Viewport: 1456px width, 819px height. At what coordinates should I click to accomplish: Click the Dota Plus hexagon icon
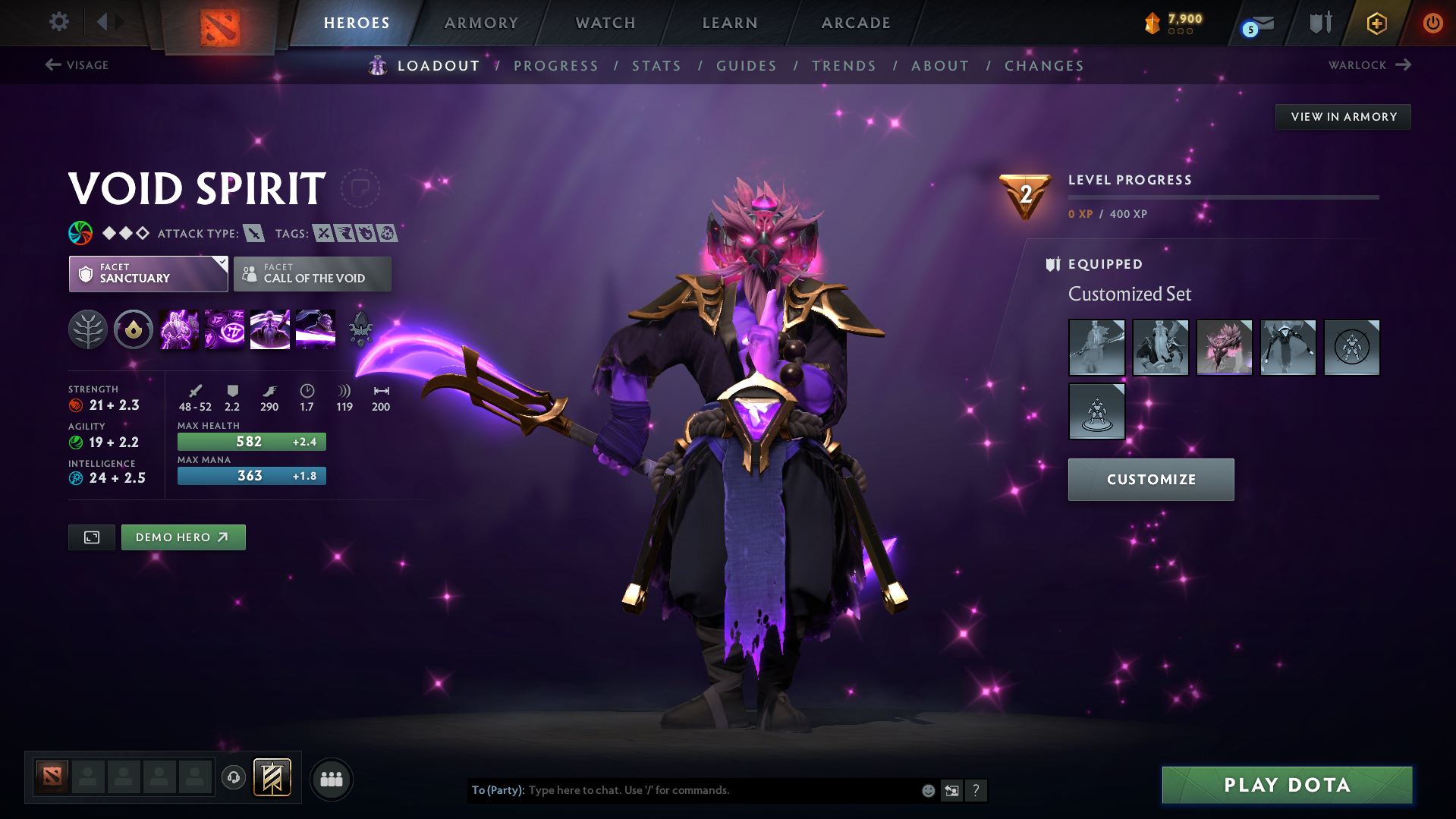click(1376, 24)
